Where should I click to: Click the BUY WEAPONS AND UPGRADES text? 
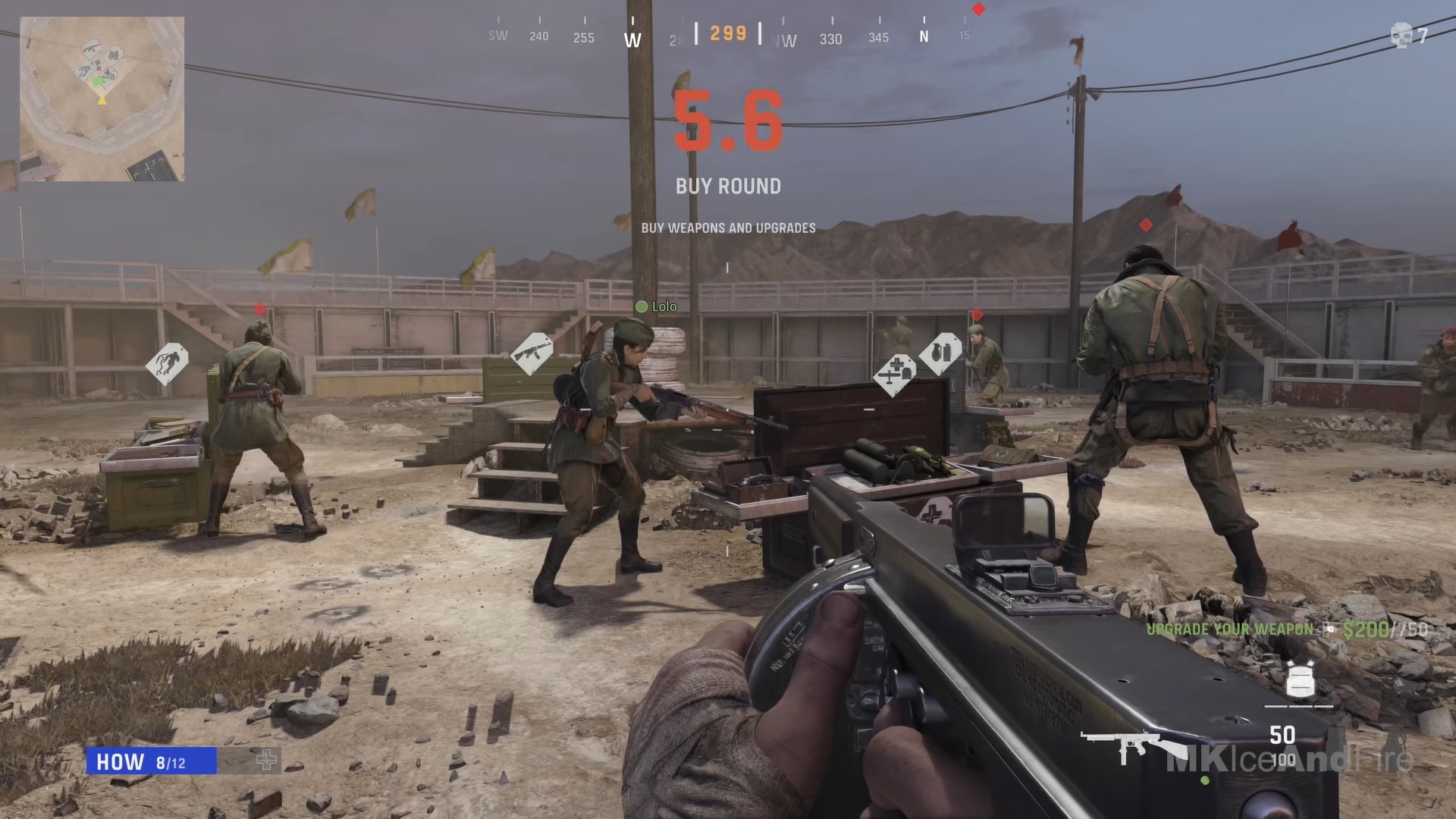[728, 227]
